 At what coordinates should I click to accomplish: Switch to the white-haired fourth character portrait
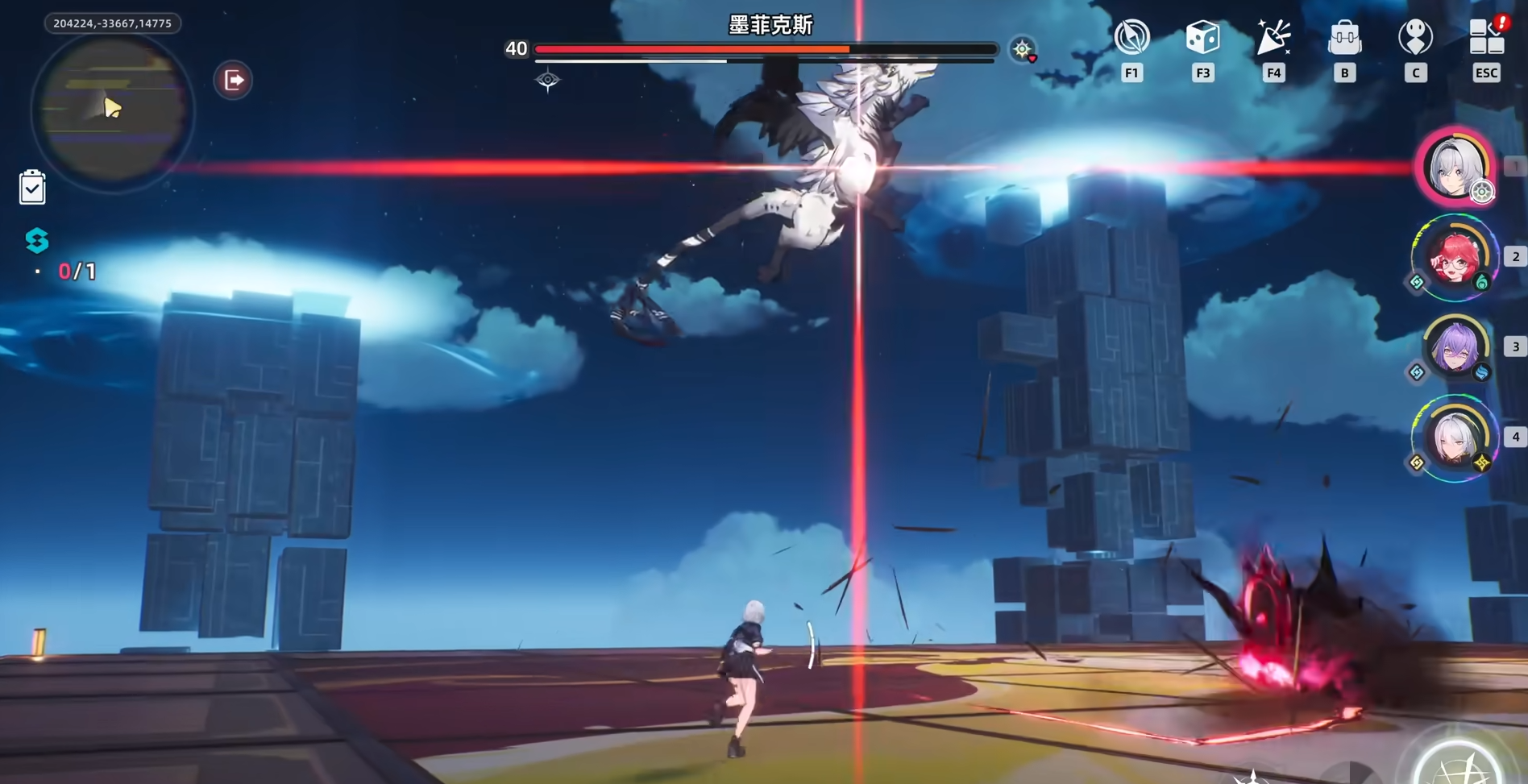click(1455, 438)
